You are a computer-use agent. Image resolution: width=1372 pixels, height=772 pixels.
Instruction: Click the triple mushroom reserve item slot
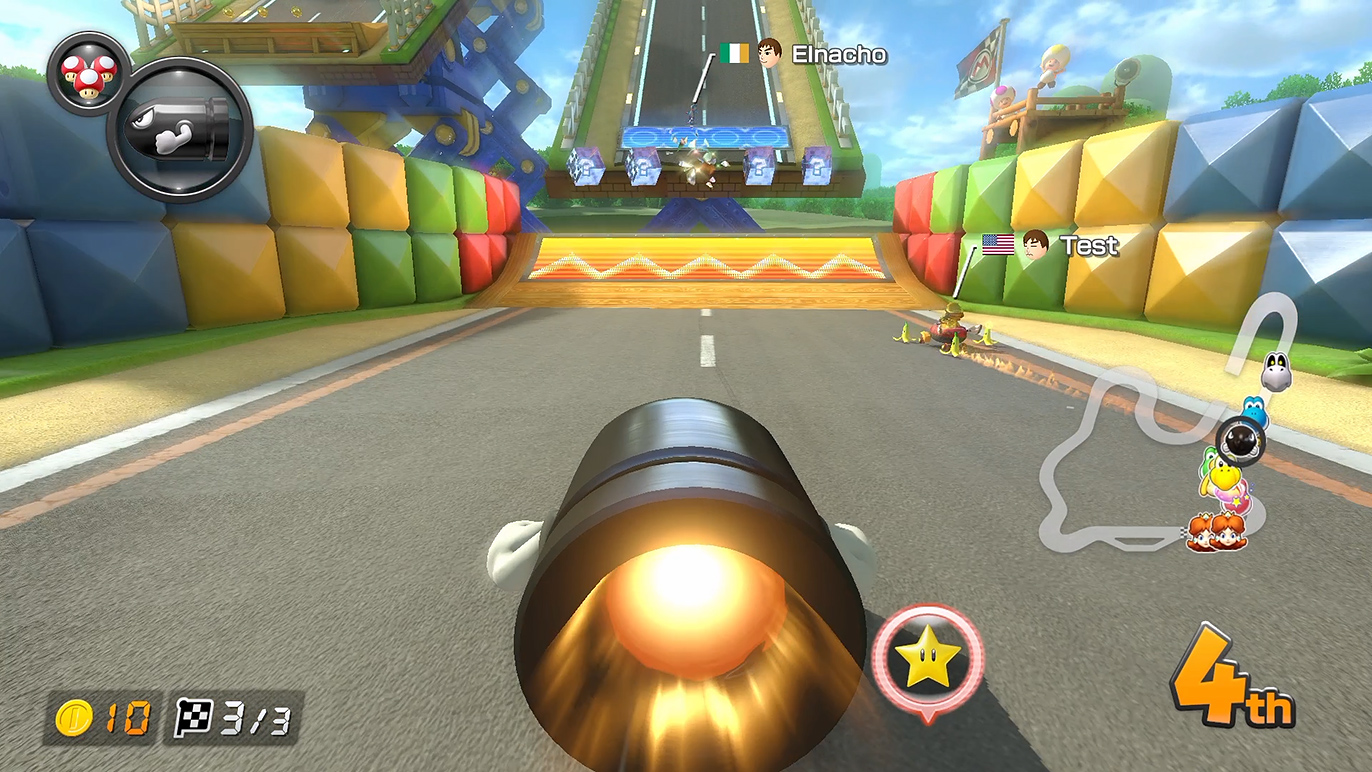coord(88,73)
